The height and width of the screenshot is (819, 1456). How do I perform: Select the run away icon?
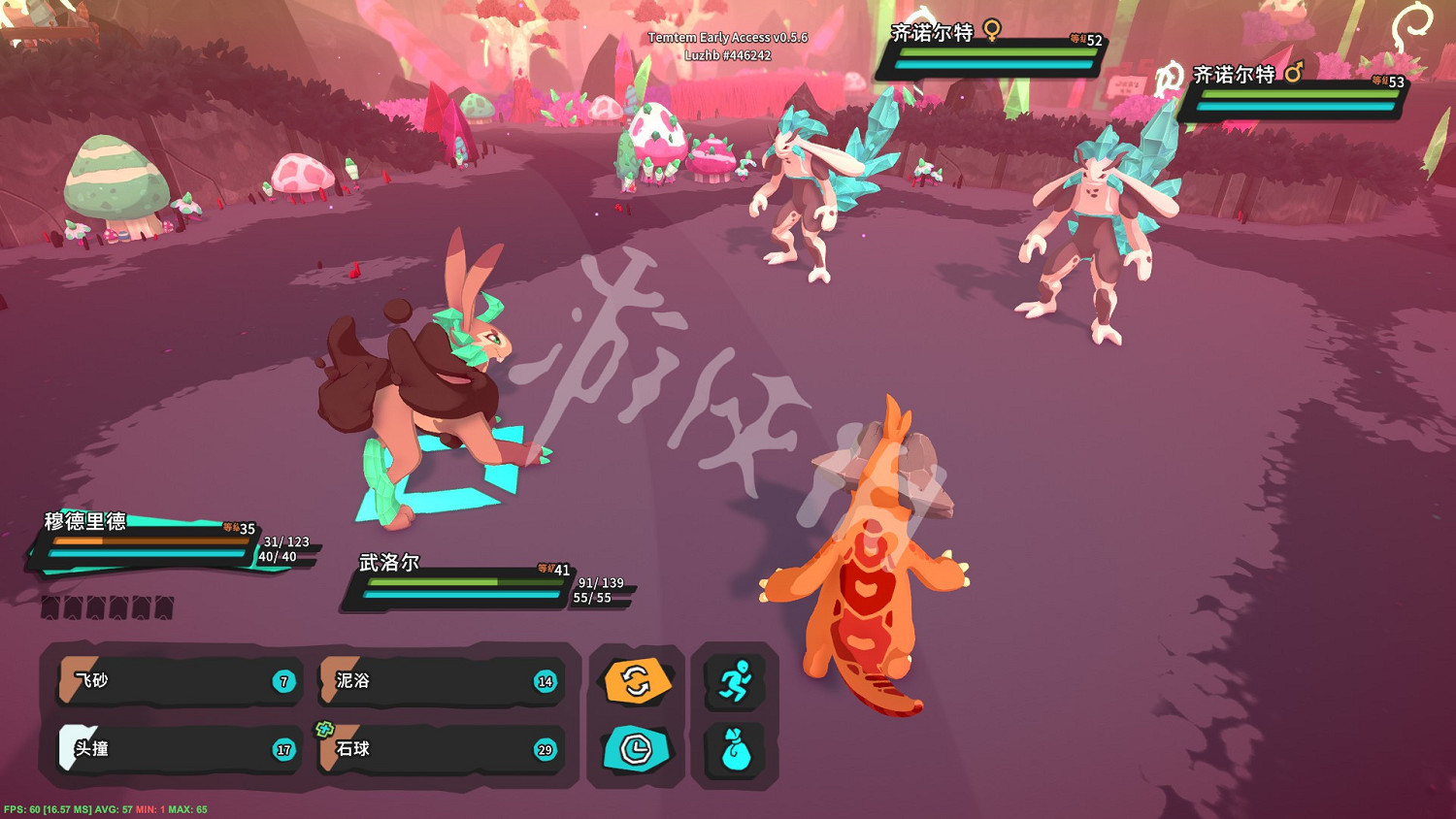[x=735, y=682]
